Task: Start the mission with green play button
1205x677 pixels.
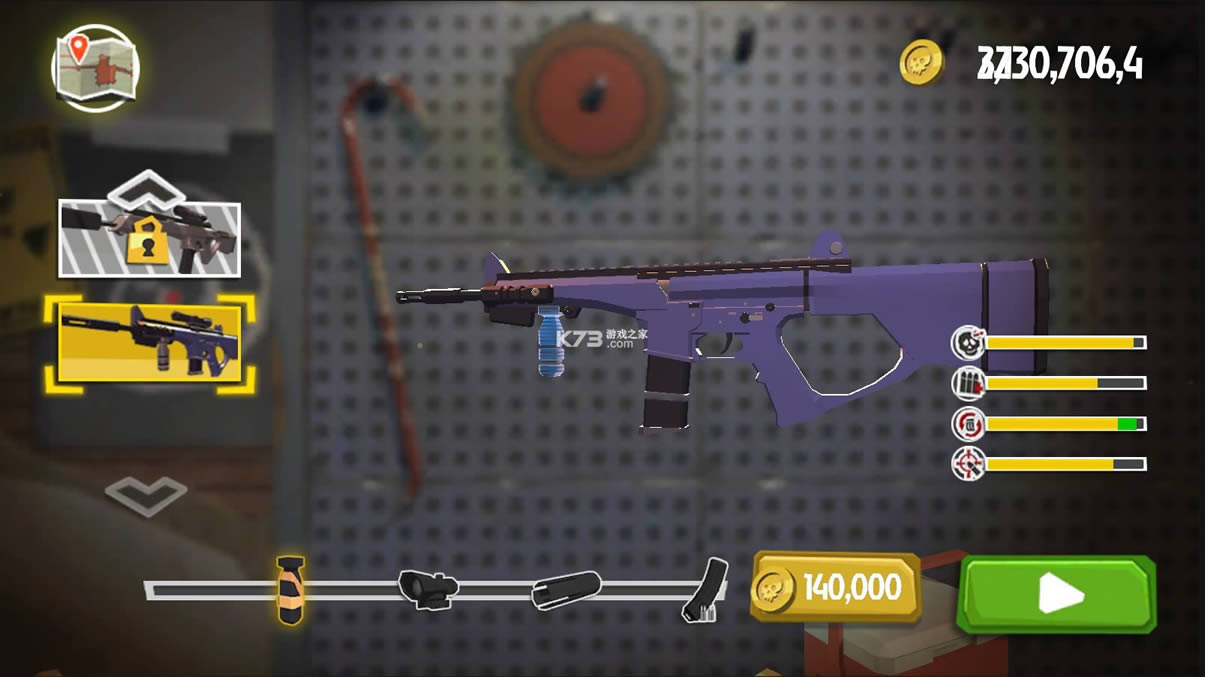Action: pyautogui.click(x=1056, y=595)
